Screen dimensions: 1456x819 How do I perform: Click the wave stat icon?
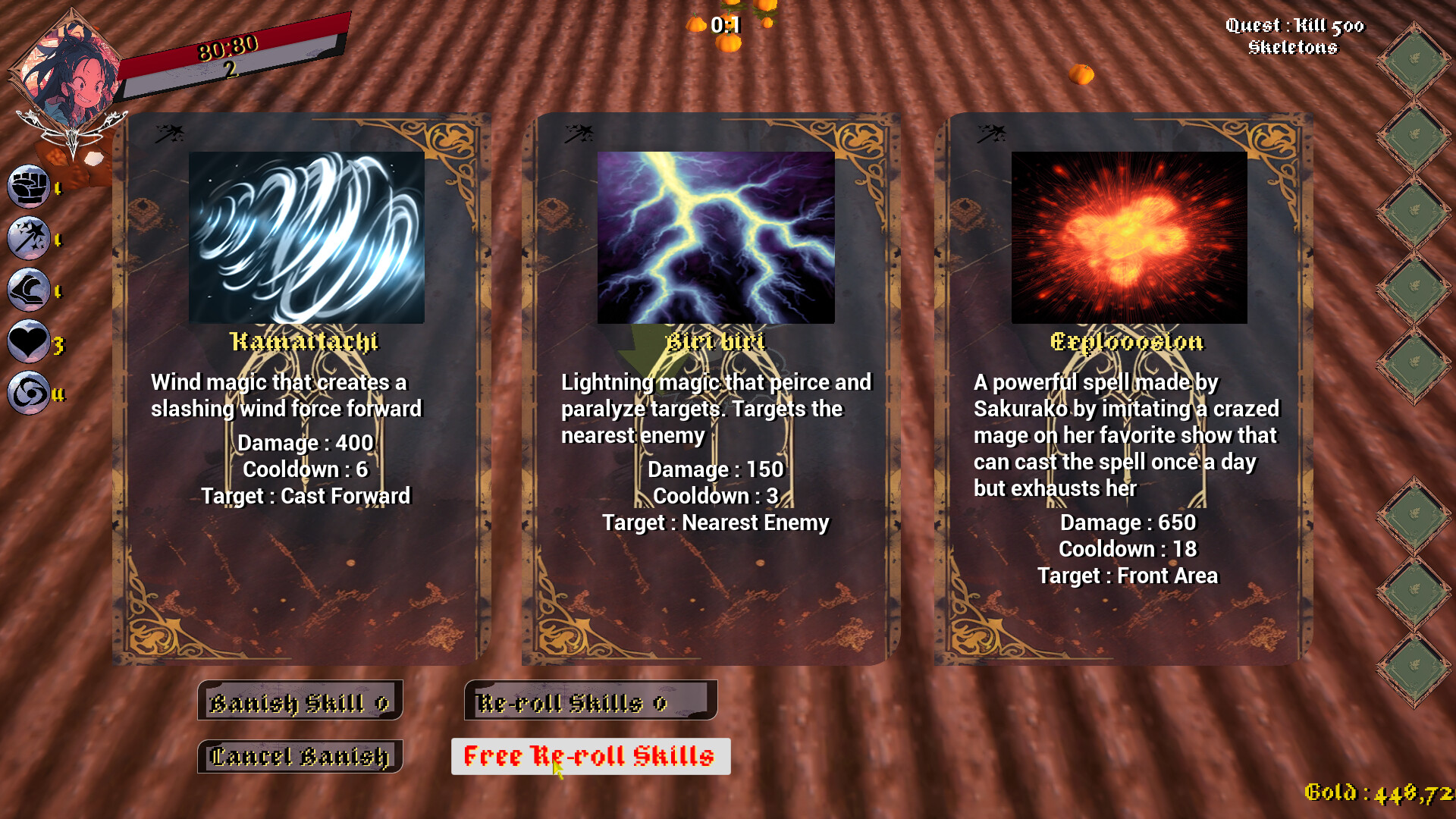tap(29, 290)
